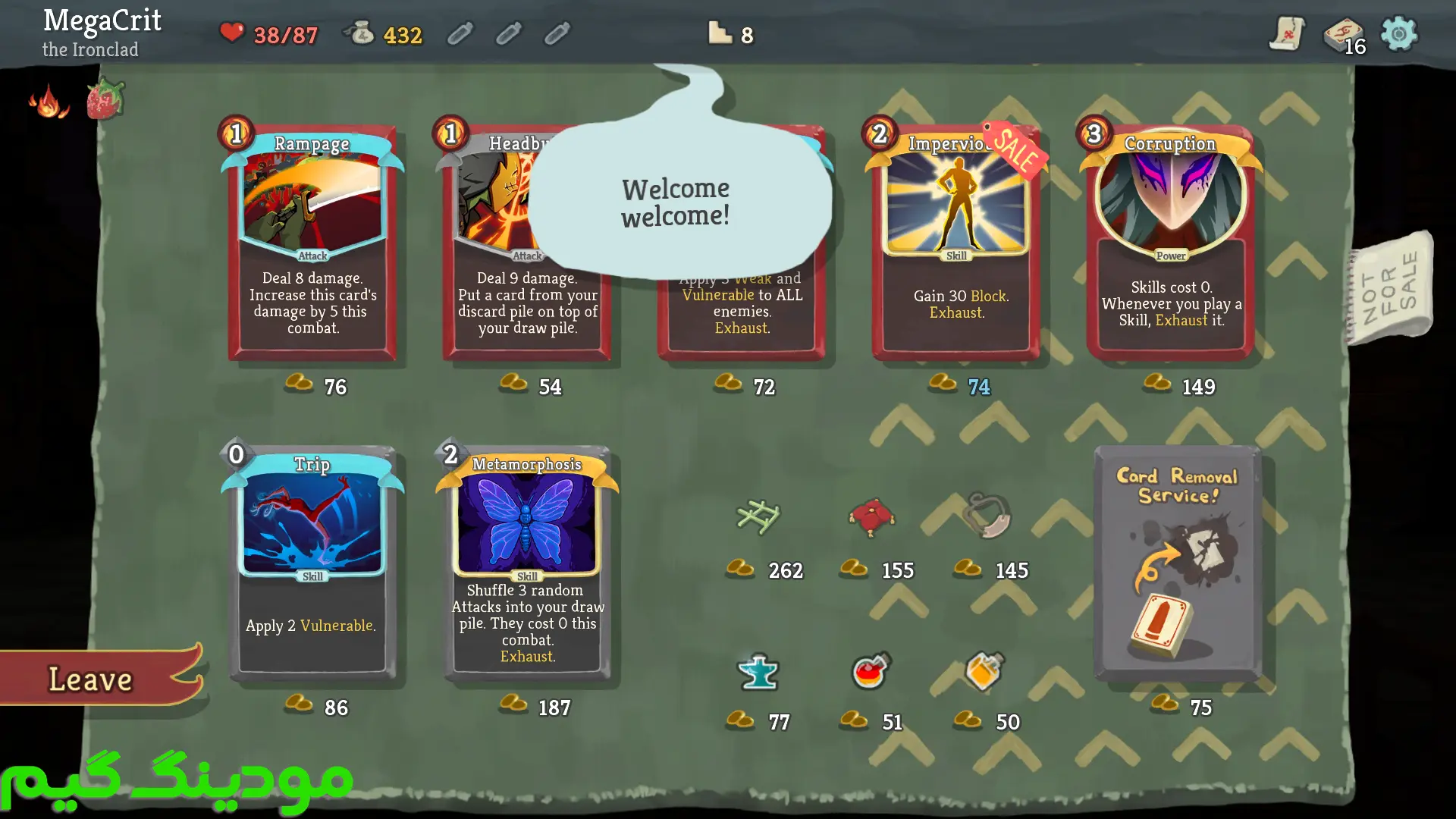Buy the Impervious card on sale
Viewport: 1456px width, 819px height.
[x=957, y=243]
